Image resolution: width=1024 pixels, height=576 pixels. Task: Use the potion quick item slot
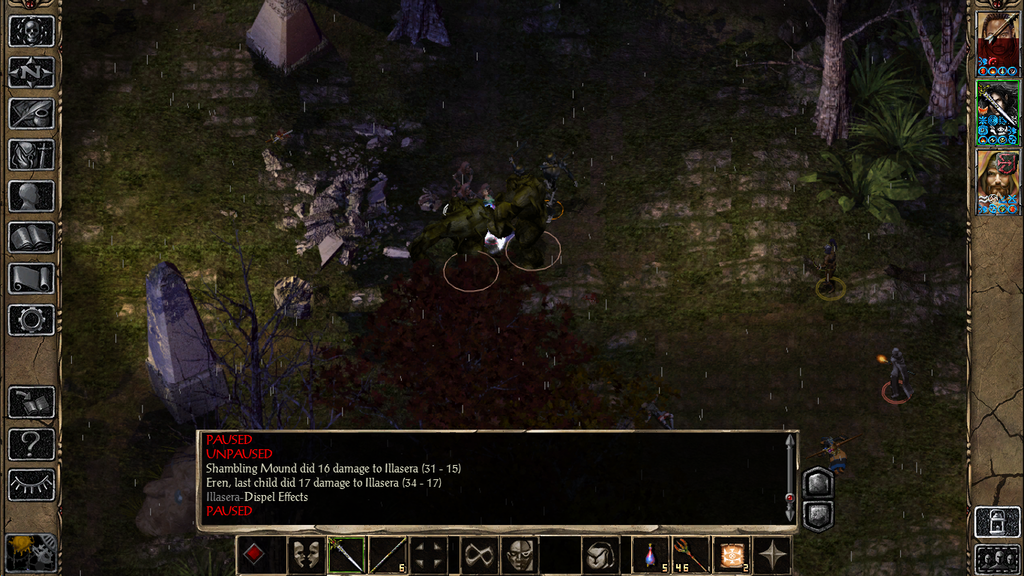click(x=651, y=555)
